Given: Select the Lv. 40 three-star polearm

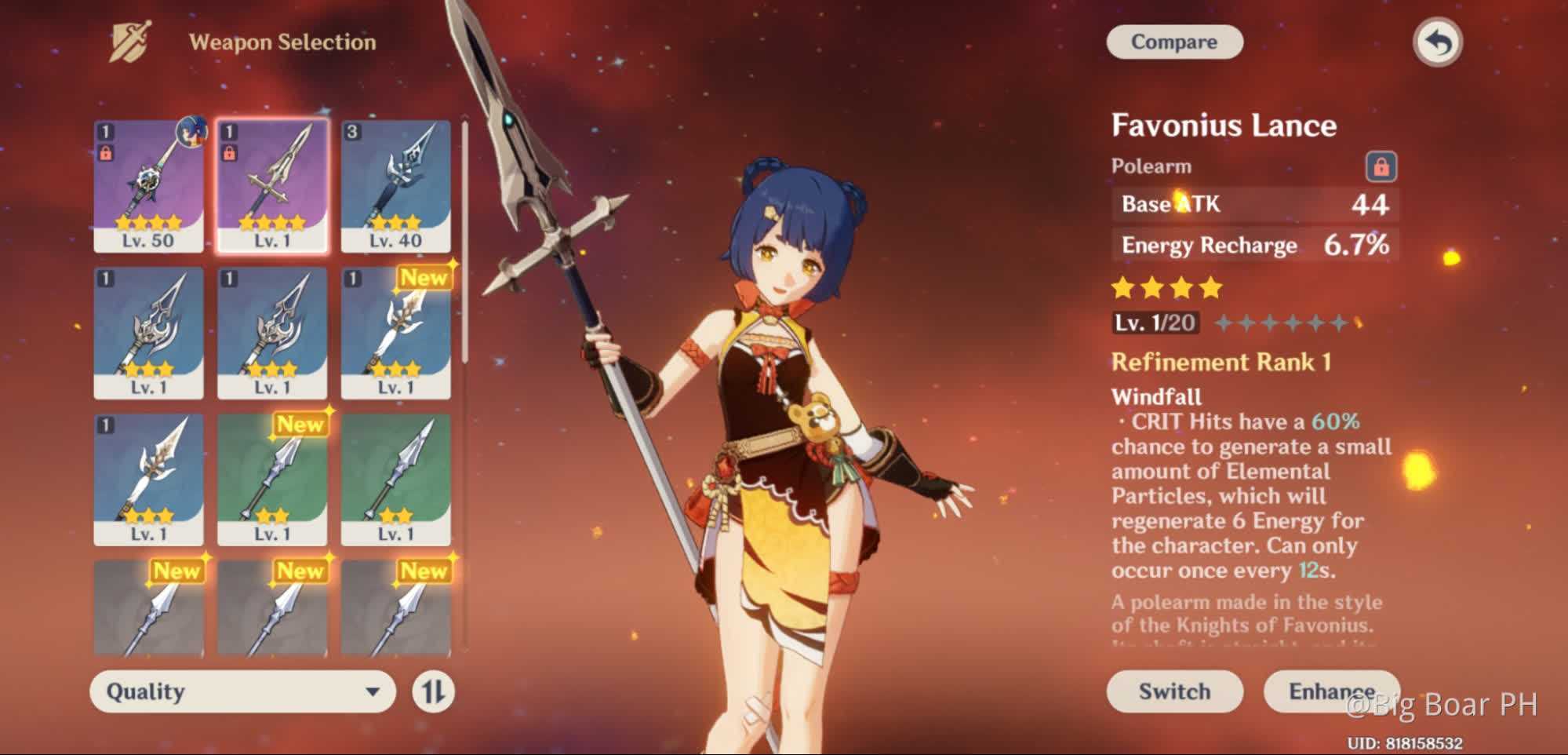Looking at the screenshot, I should (395, 186).
